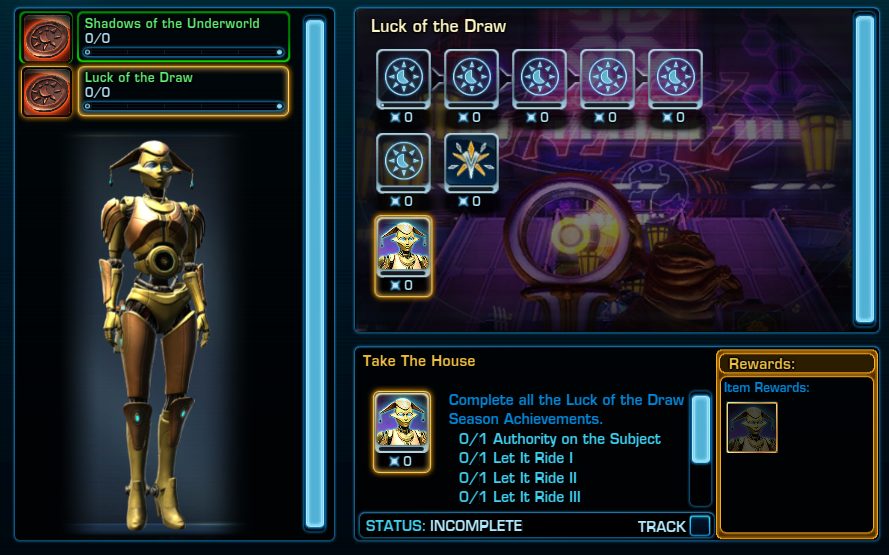889x555 pixels.
Task: Click the Take The House droid icon
Action: [x=402, y=422]
